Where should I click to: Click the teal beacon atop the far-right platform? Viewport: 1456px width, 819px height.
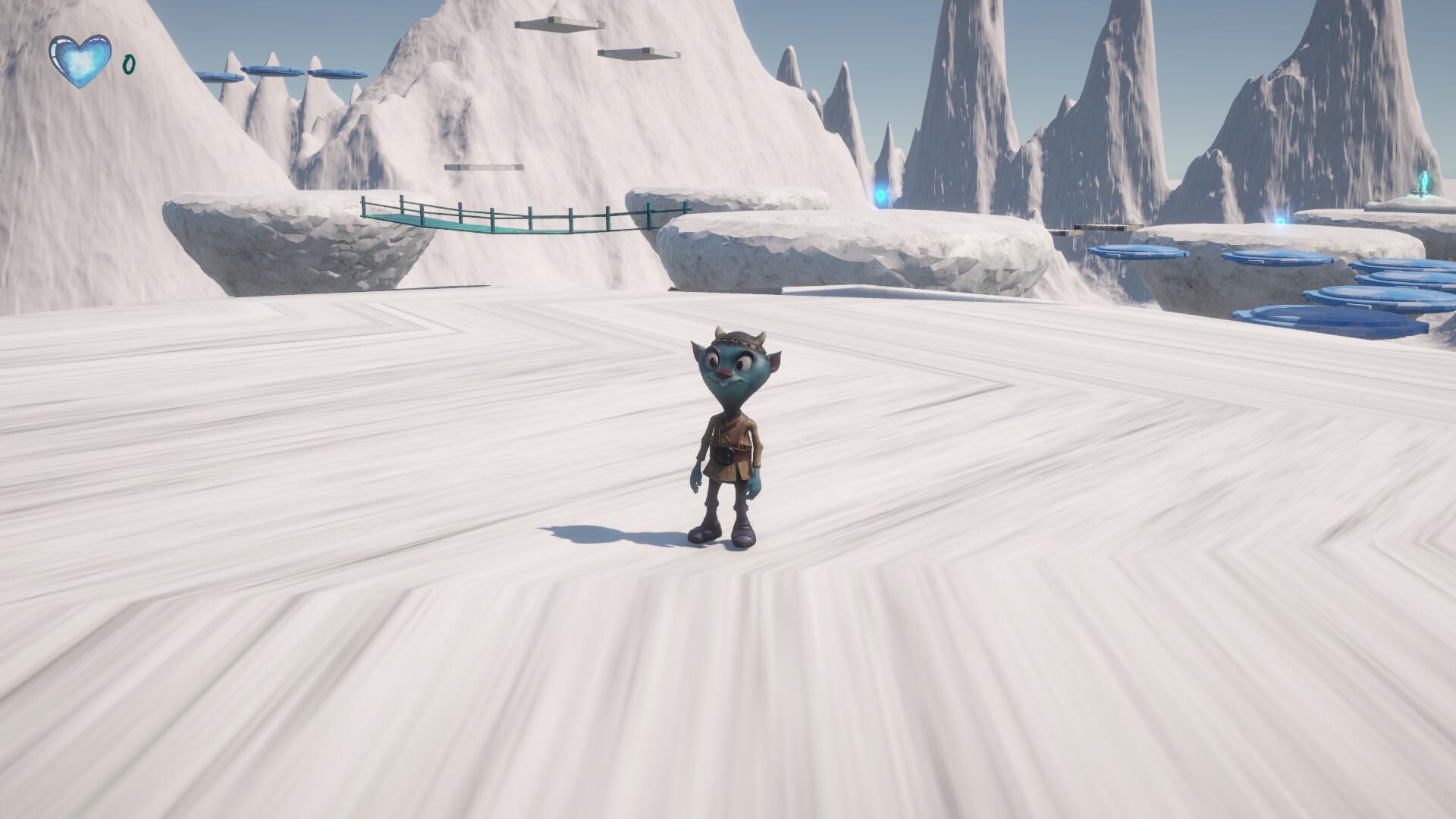point(1424,180)
